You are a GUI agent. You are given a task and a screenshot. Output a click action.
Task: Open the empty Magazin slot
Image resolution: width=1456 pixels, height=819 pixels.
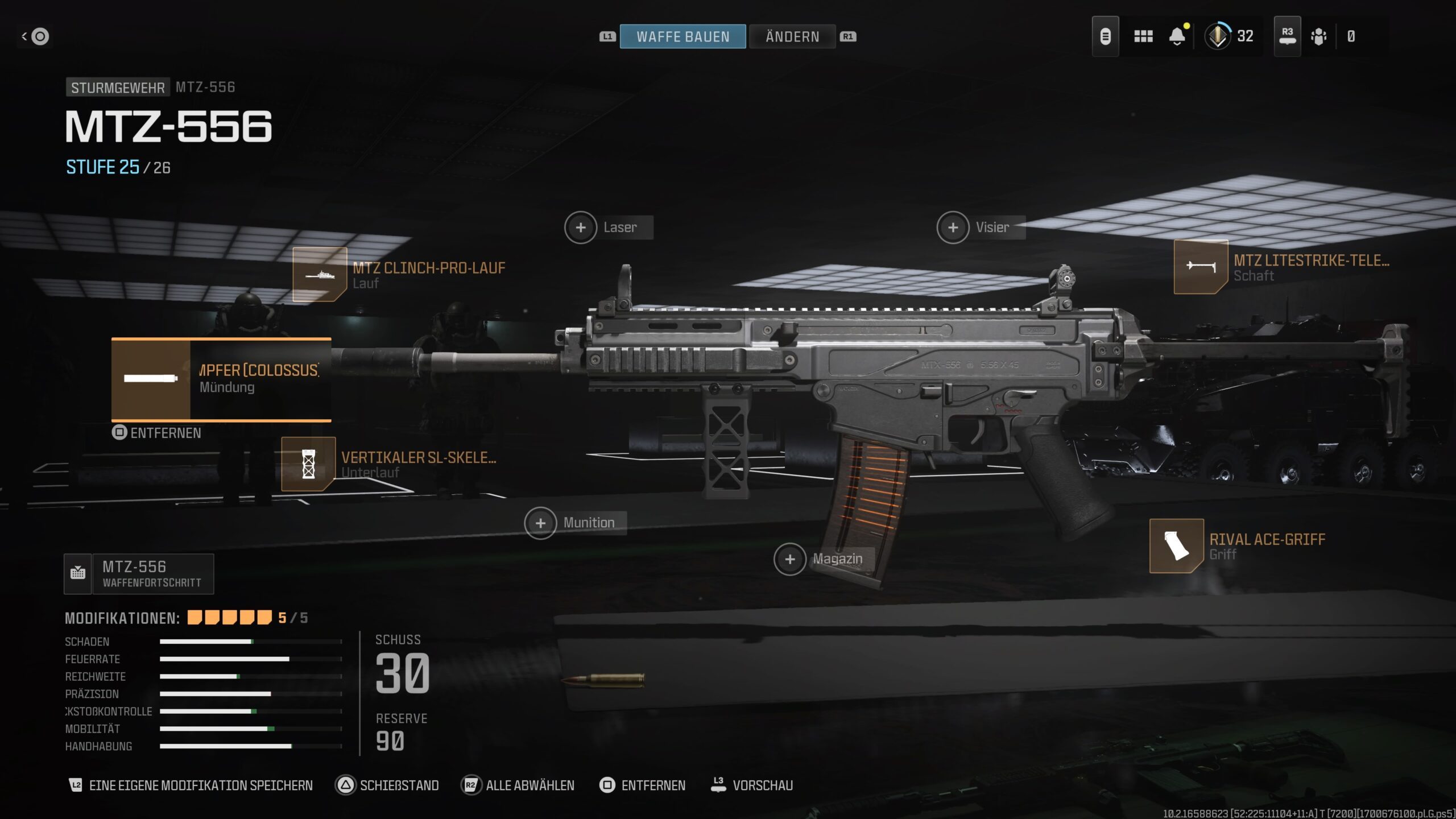[x=790, y=559]
